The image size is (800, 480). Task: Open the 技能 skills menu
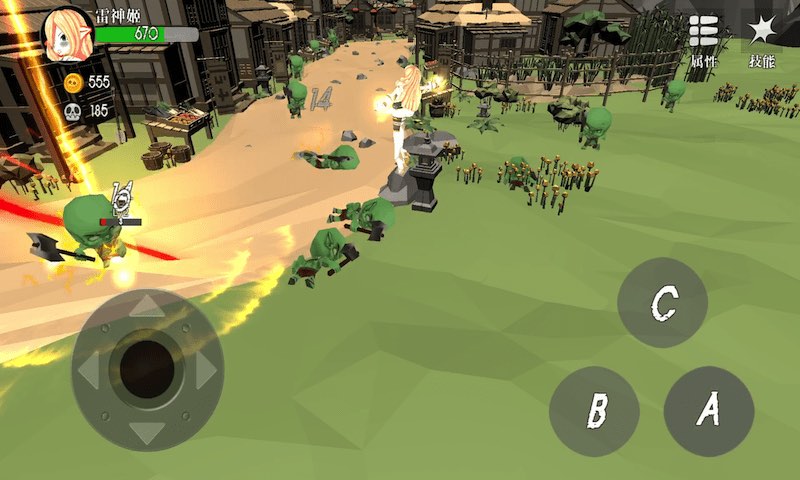(762, 41)
